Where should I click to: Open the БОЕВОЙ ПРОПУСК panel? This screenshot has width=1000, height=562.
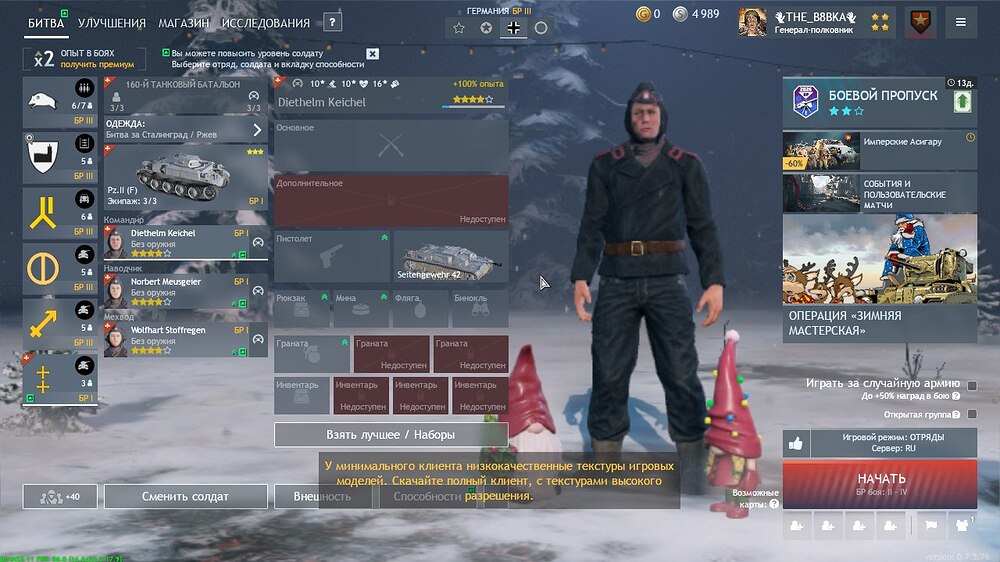879,101
